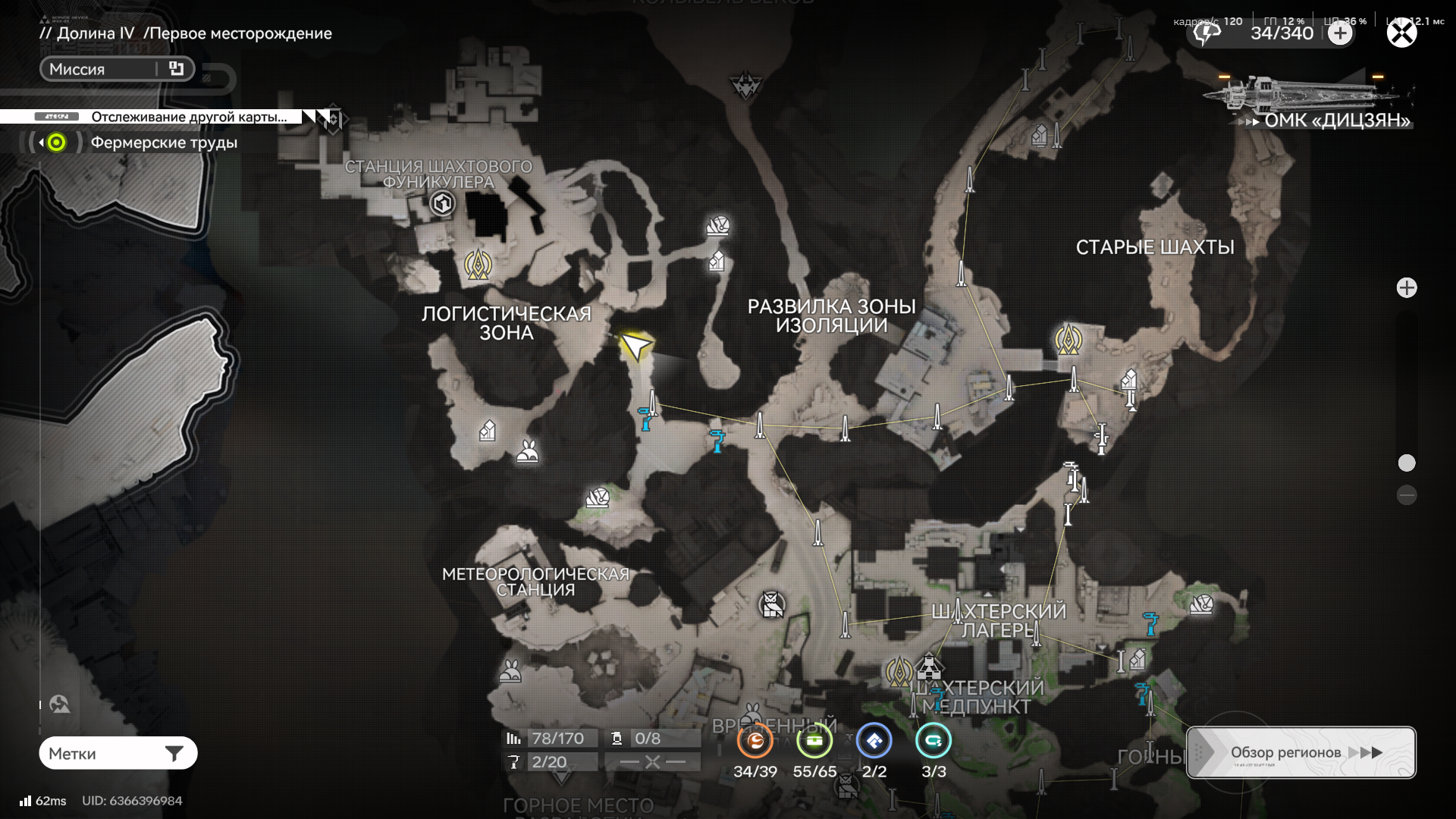The width and height of the screenshot is (1456, 819).
Task: Select the teal collectible counter showing 3/3
Action: pyautogui.click(x=934, y=742)
